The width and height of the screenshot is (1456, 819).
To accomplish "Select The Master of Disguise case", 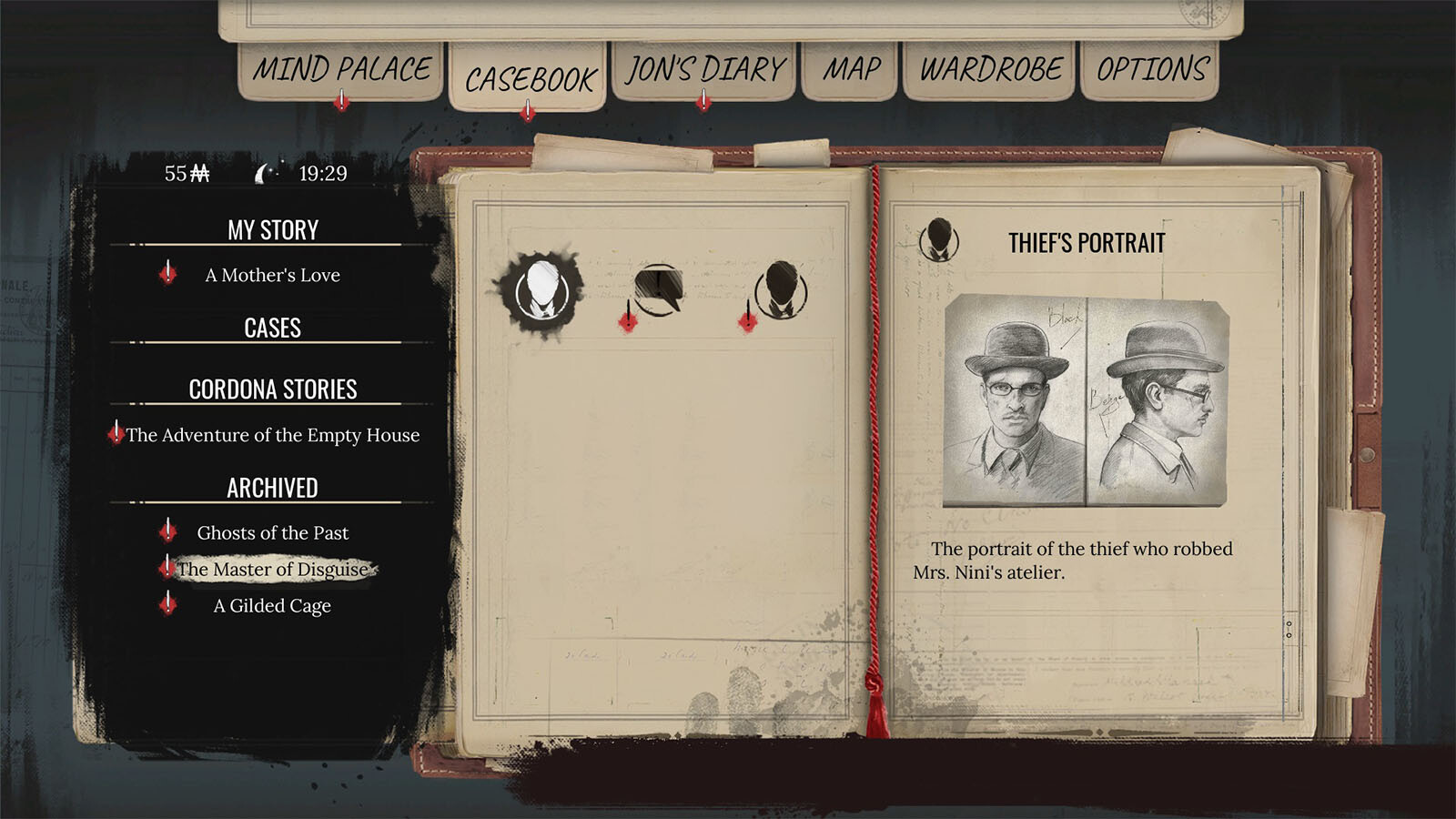I will pyautogui.click(x=273, y=569).
